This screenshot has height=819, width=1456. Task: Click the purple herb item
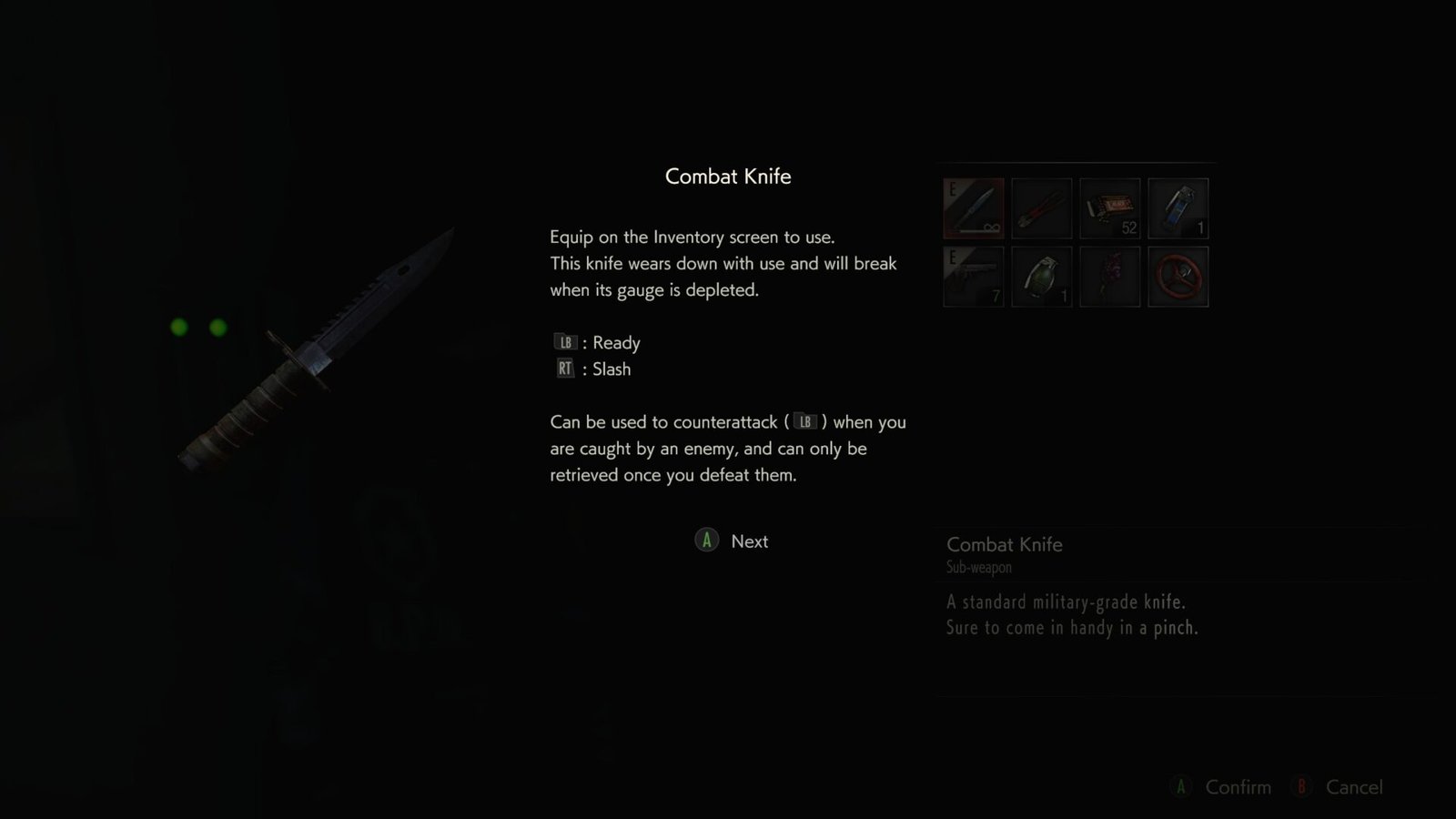click(x=1109, y=276)
